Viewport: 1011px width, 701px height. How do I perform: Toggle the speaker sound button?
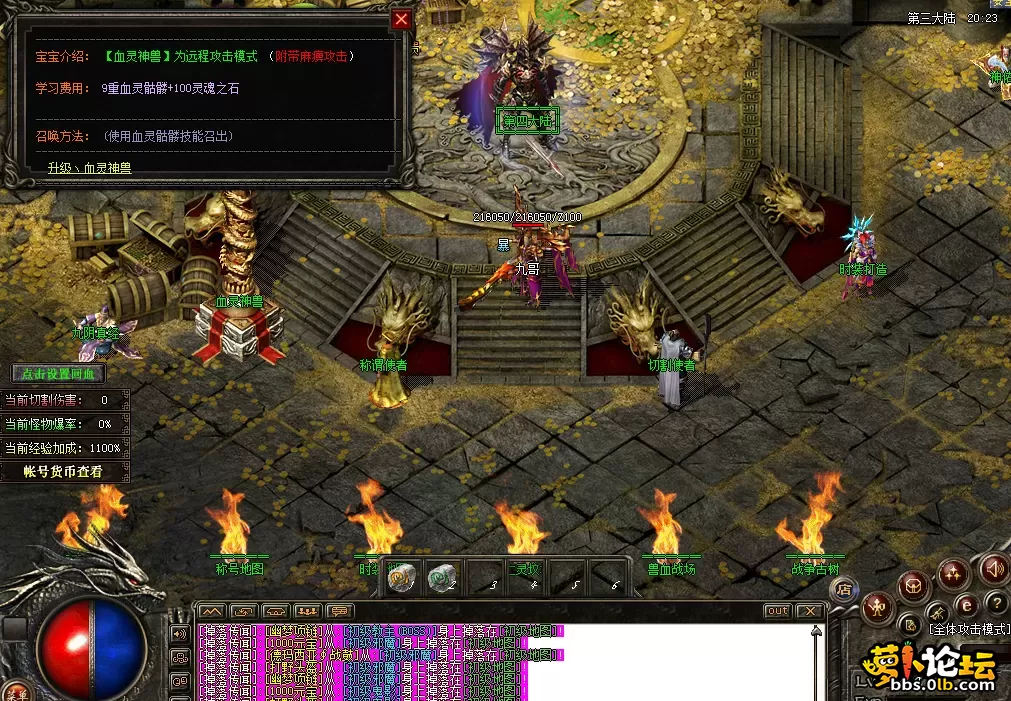click(994, 569)
